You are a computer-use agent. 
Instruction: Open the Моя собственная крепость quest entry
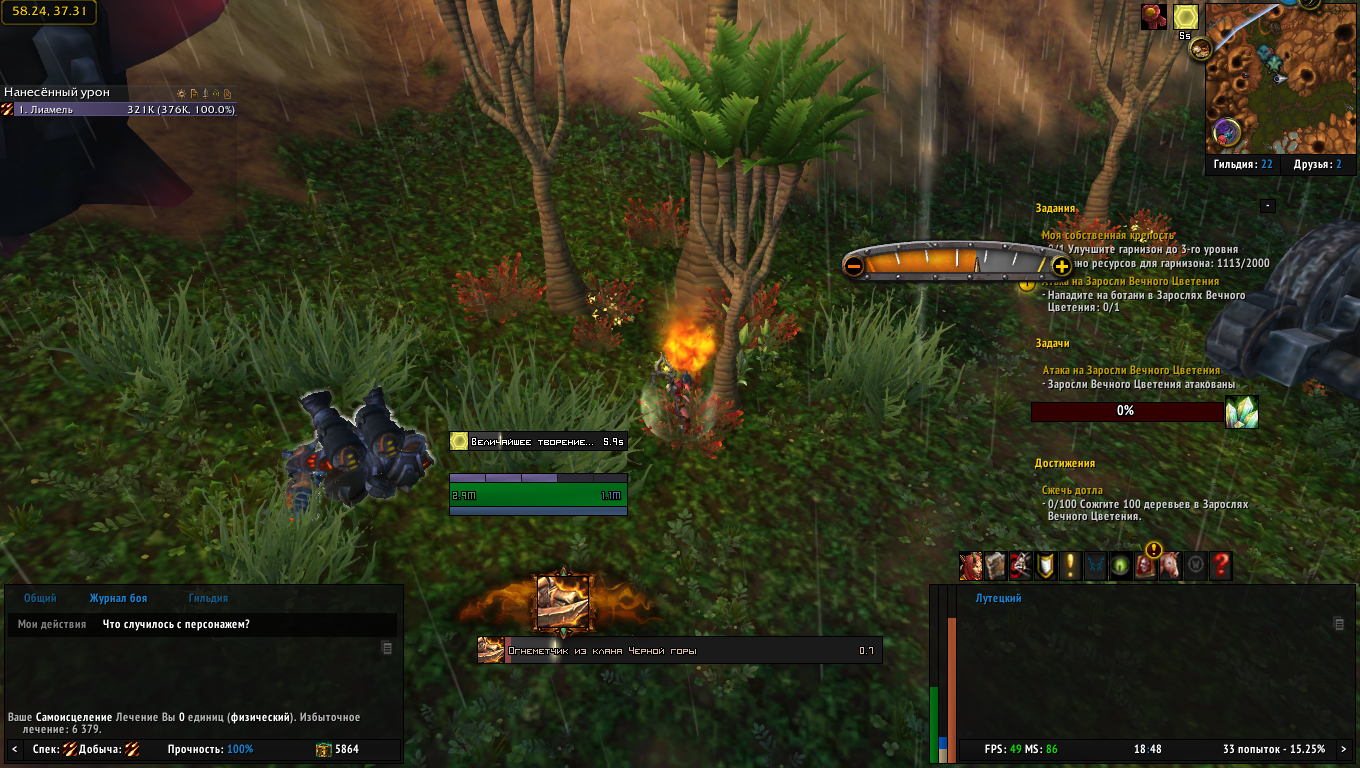(x=1106, y=235)
